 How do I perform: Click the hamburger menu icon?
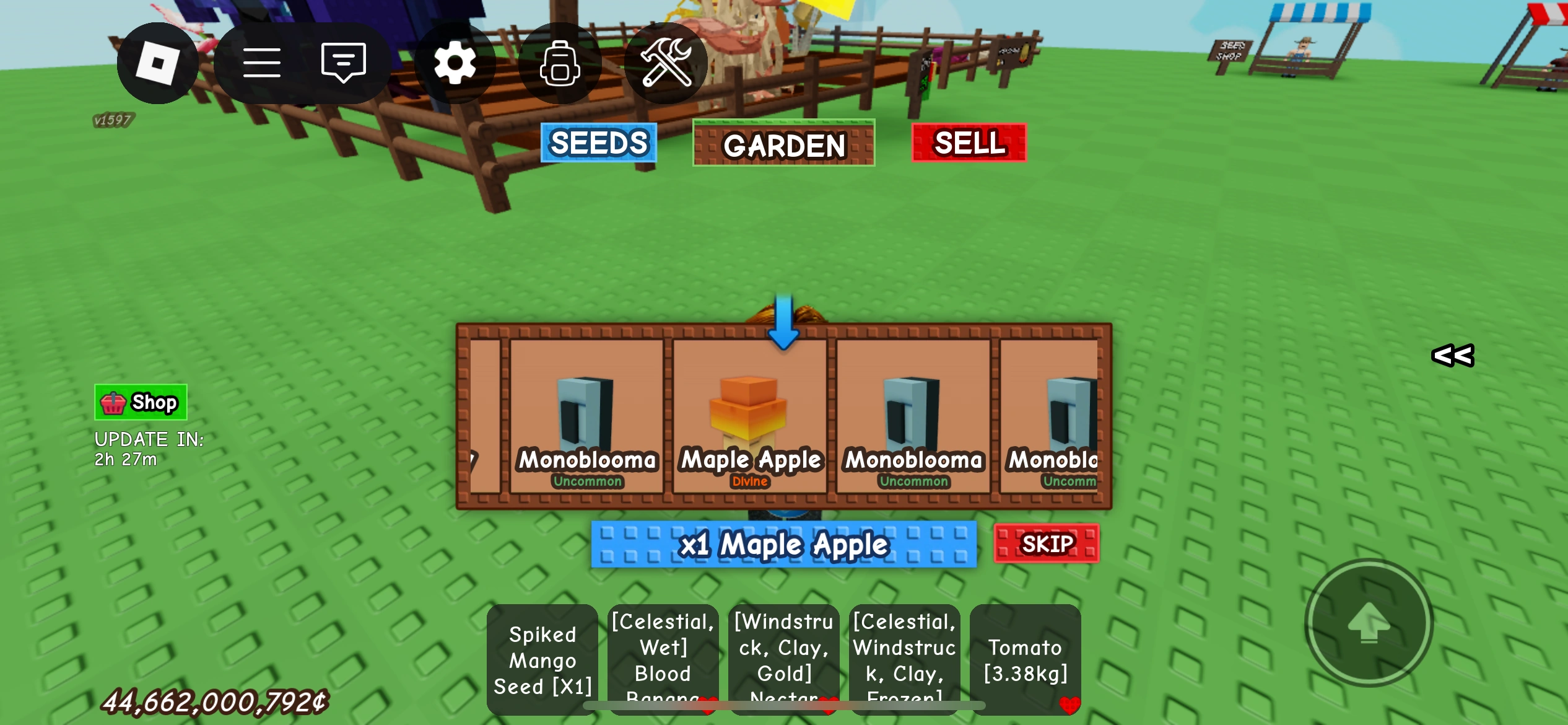point(261,62)
